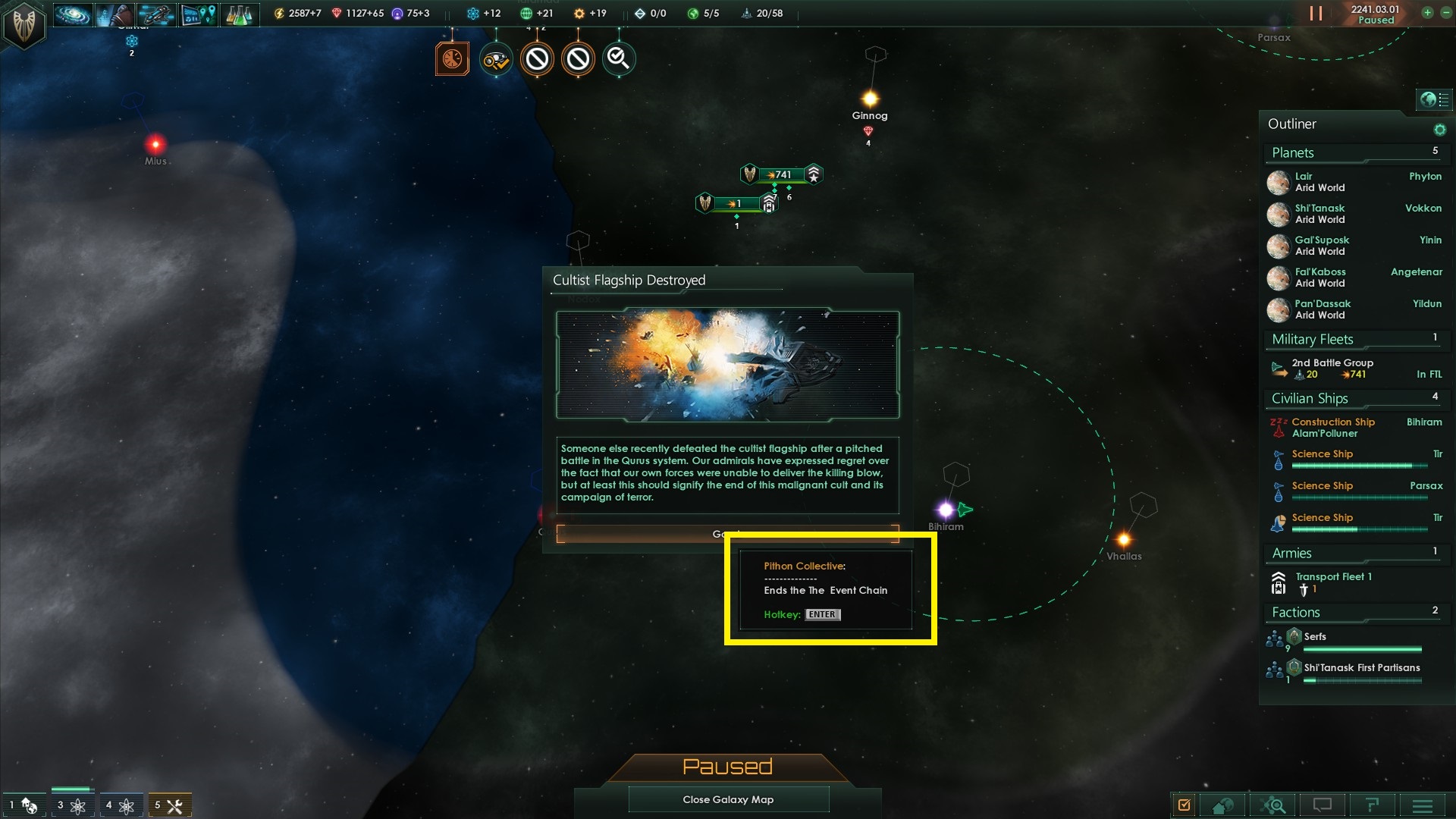This screenshot has height=819, width=1456.
Task: Click the Outliner settings gear
Action: coord(1439,129)
